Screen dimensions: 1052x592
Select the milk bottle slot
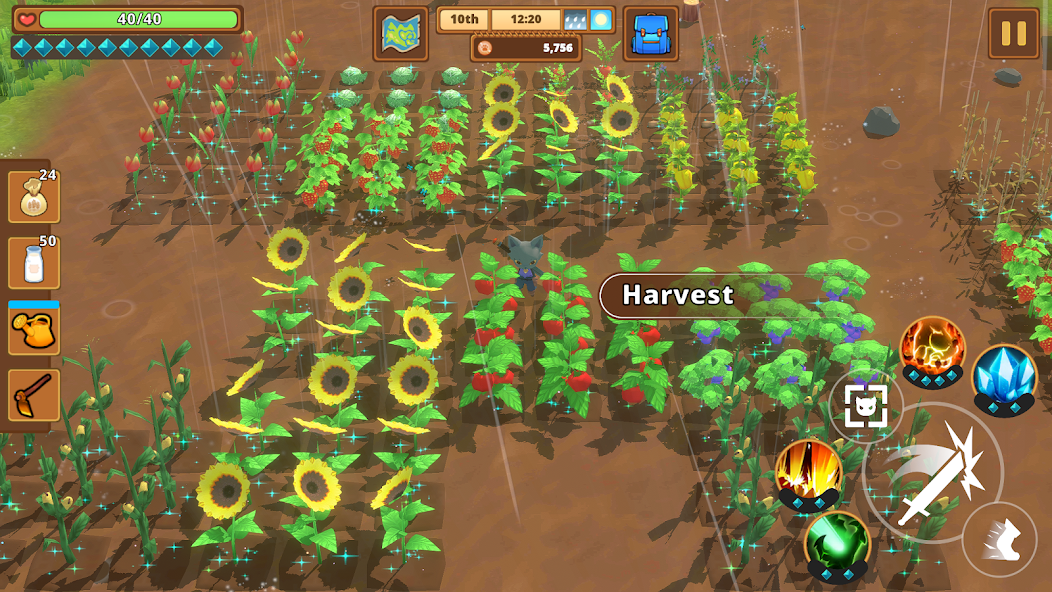tap(33, 263)
